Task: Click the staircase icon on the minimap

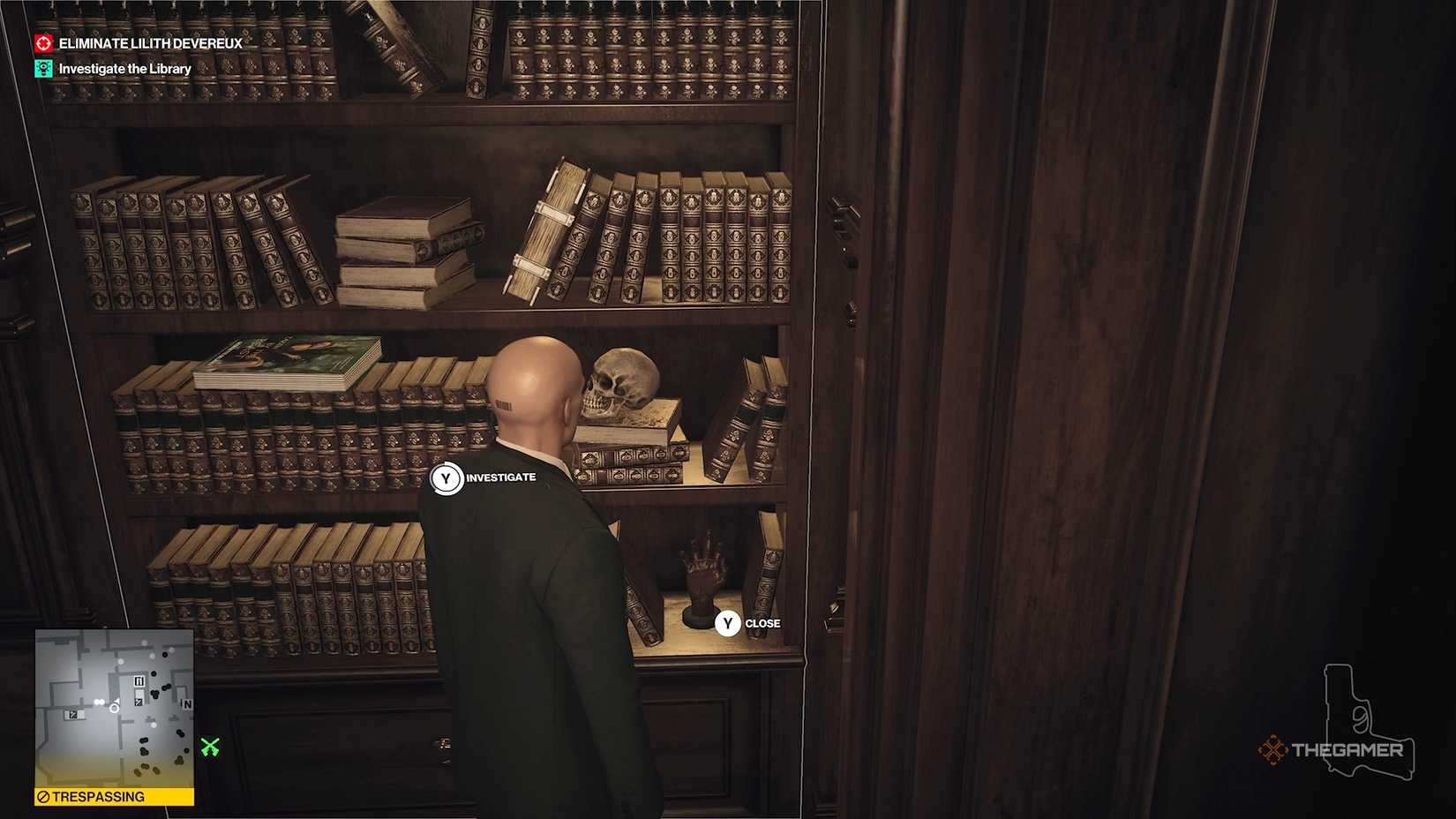Action: [x=138, y=703]
